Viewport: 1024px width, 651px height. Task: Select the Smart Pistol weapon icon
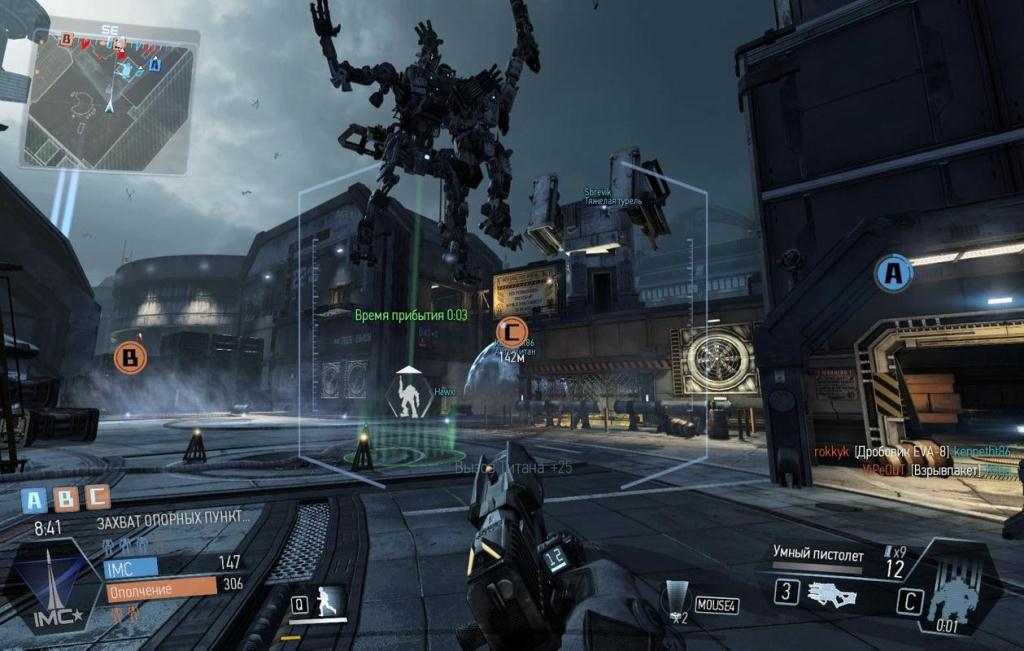tap(831, 592)
